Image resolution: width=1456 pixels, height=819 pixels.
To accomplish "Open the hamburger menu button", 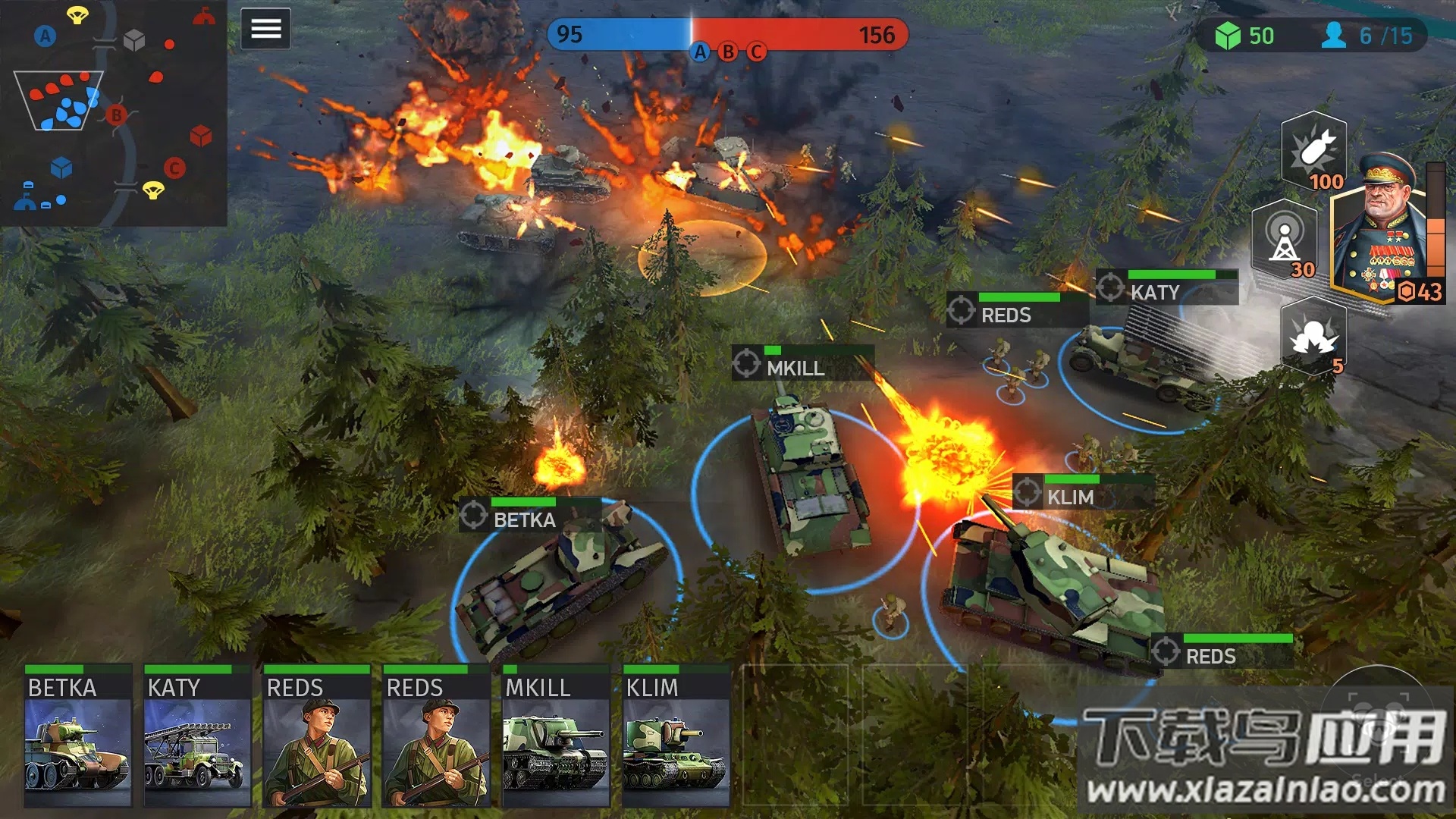I will [265, 29].
